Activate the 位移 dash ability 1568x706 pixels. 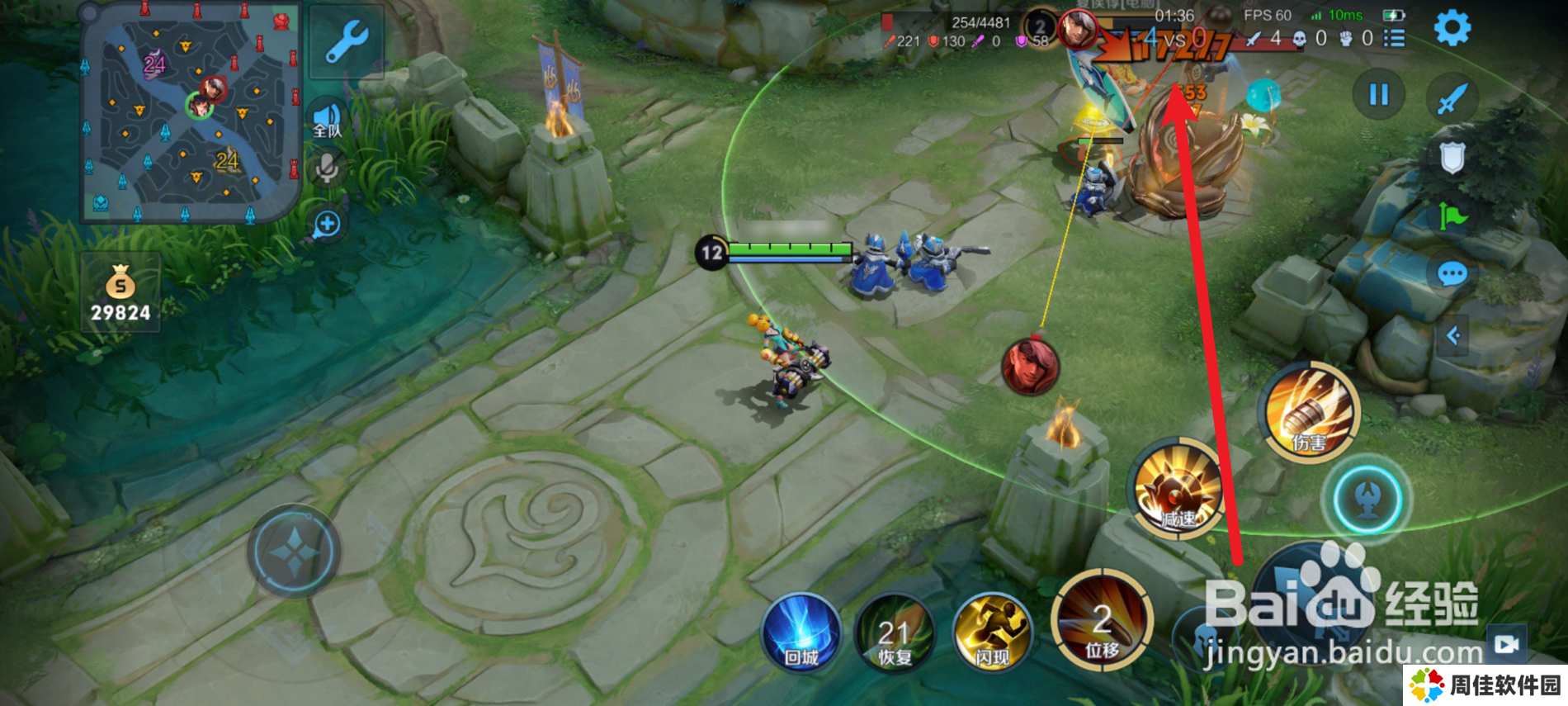click(1102, 619)
